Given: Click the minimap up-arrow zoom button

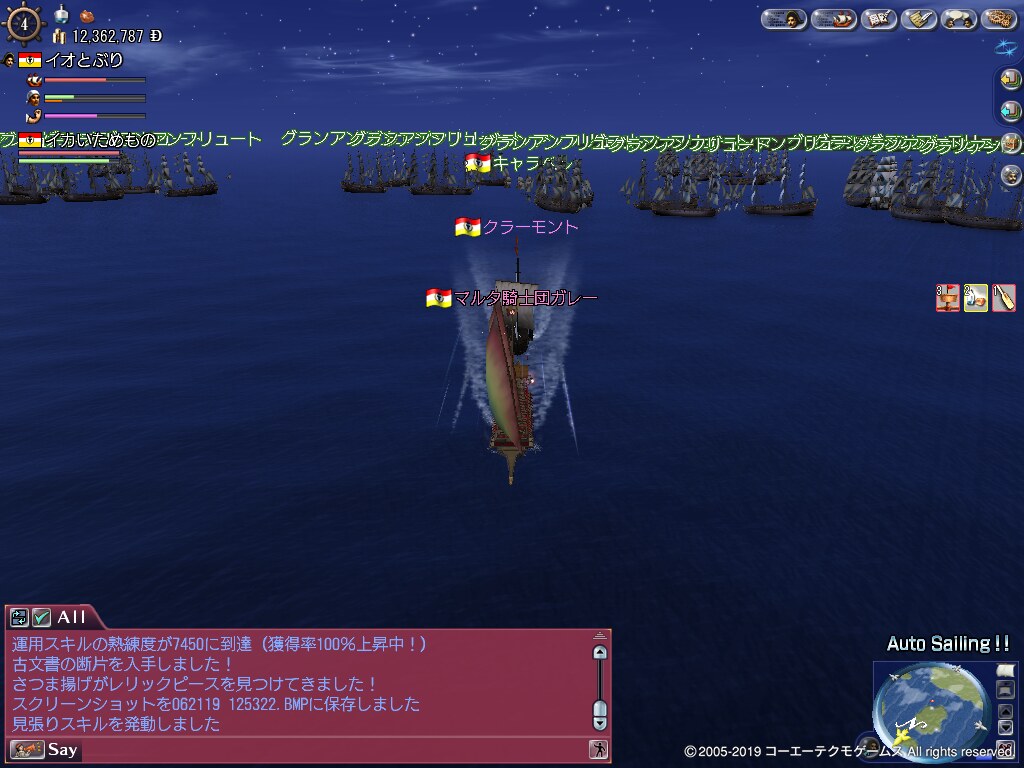Looking at the screenshot, I should 1006,712.
